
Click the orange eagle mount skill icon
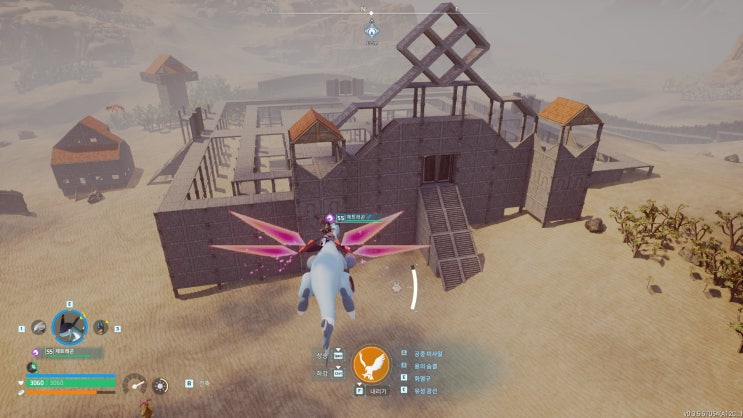coord(370,364)
